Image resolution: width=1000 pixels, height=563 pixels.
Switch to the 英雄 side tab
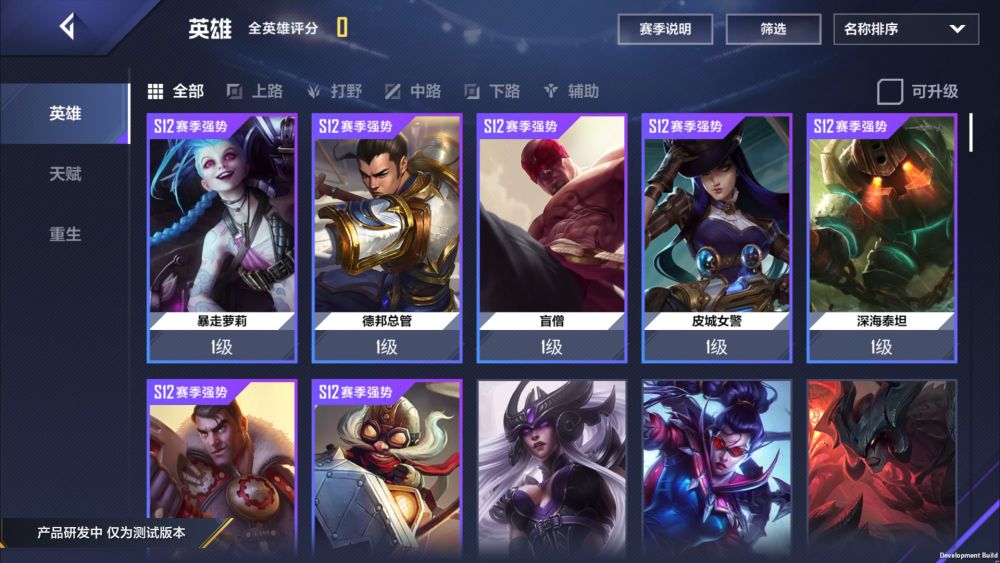coord(65,114)
